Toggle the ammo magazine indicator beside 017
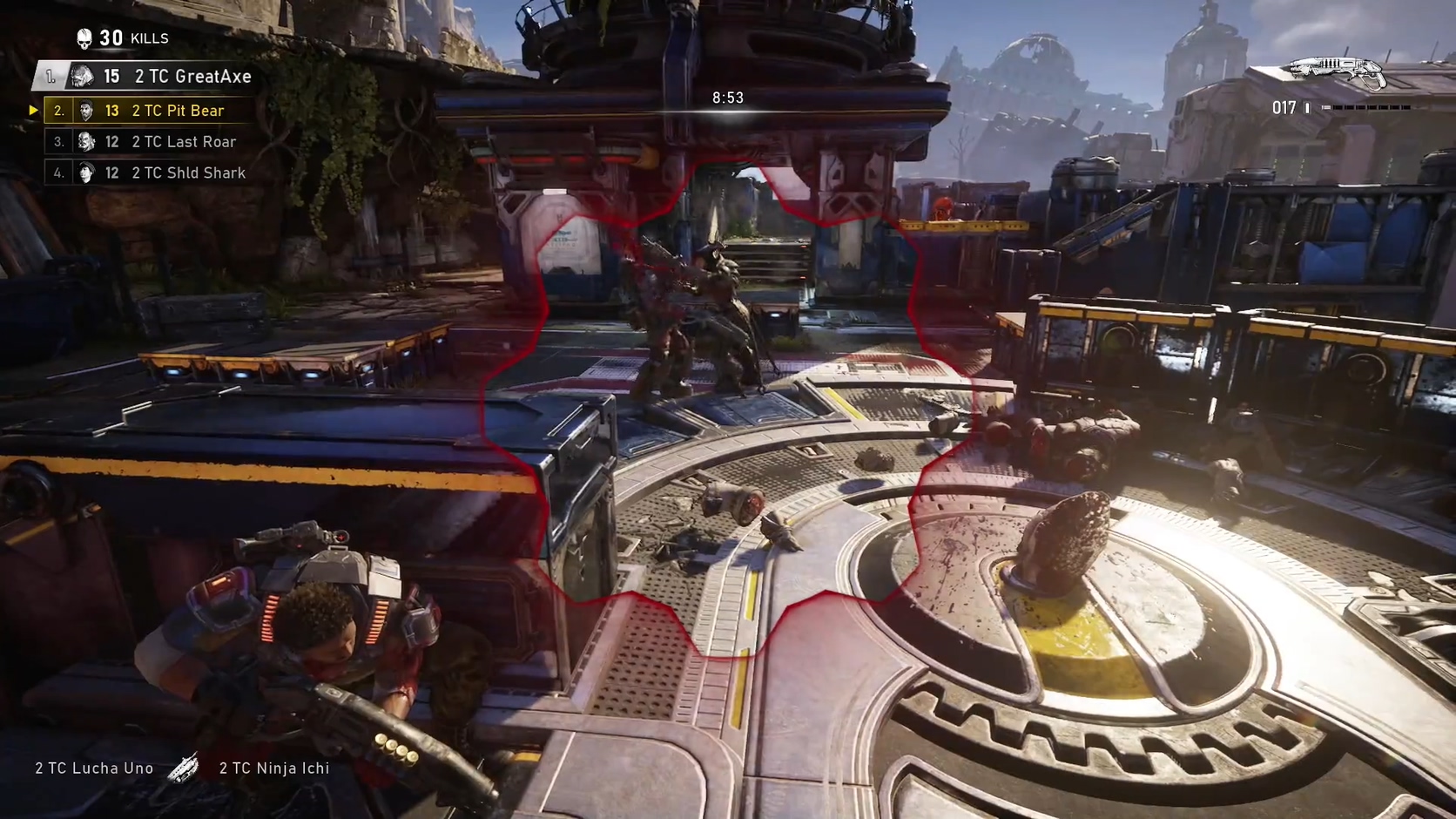This screenshot has height=819, width=1456. (1306, 107)
